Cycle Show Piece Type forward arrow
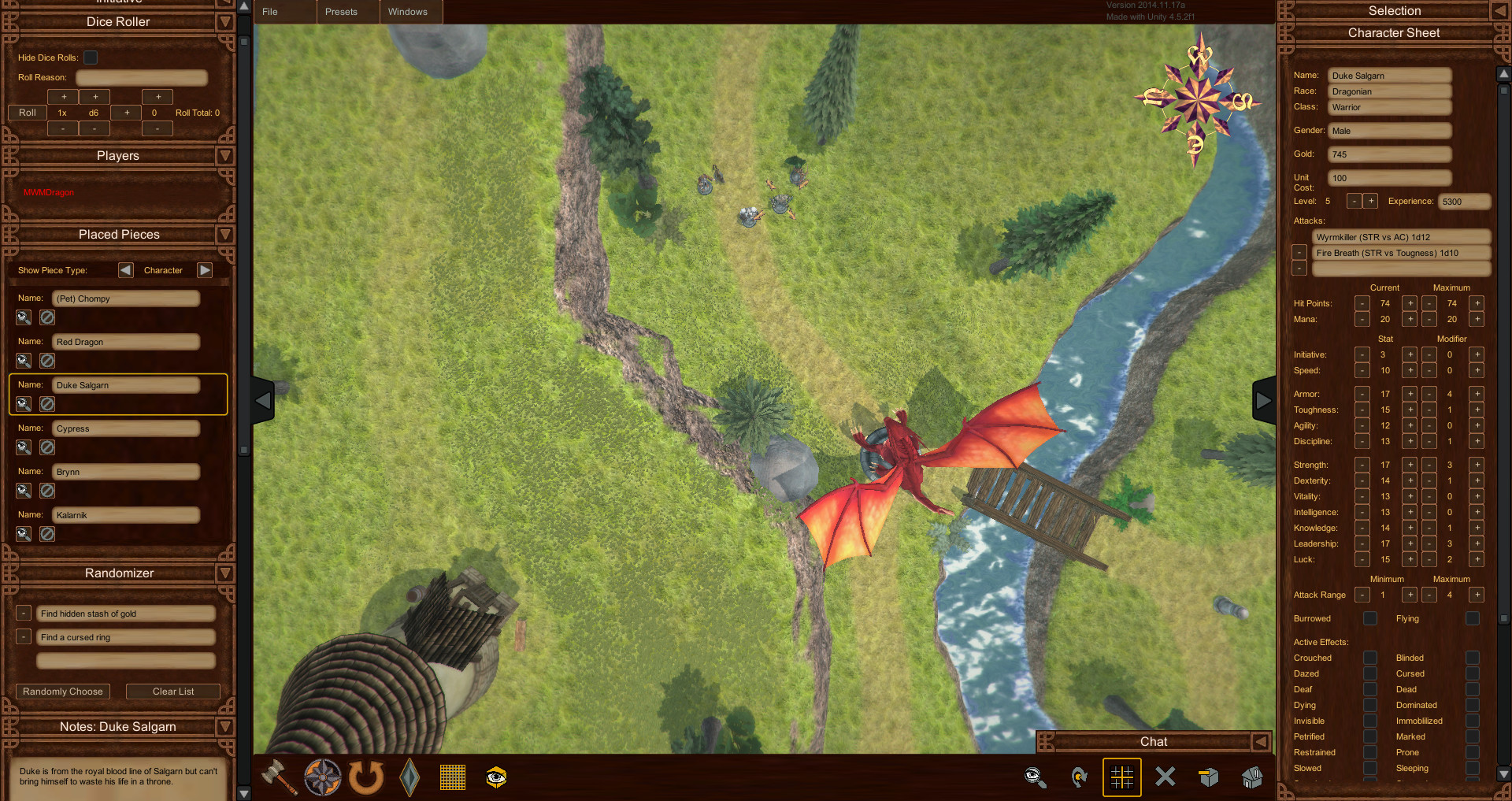Image resolution: width=1512 pixels, height=801 pixels. [x=205, y=270]
